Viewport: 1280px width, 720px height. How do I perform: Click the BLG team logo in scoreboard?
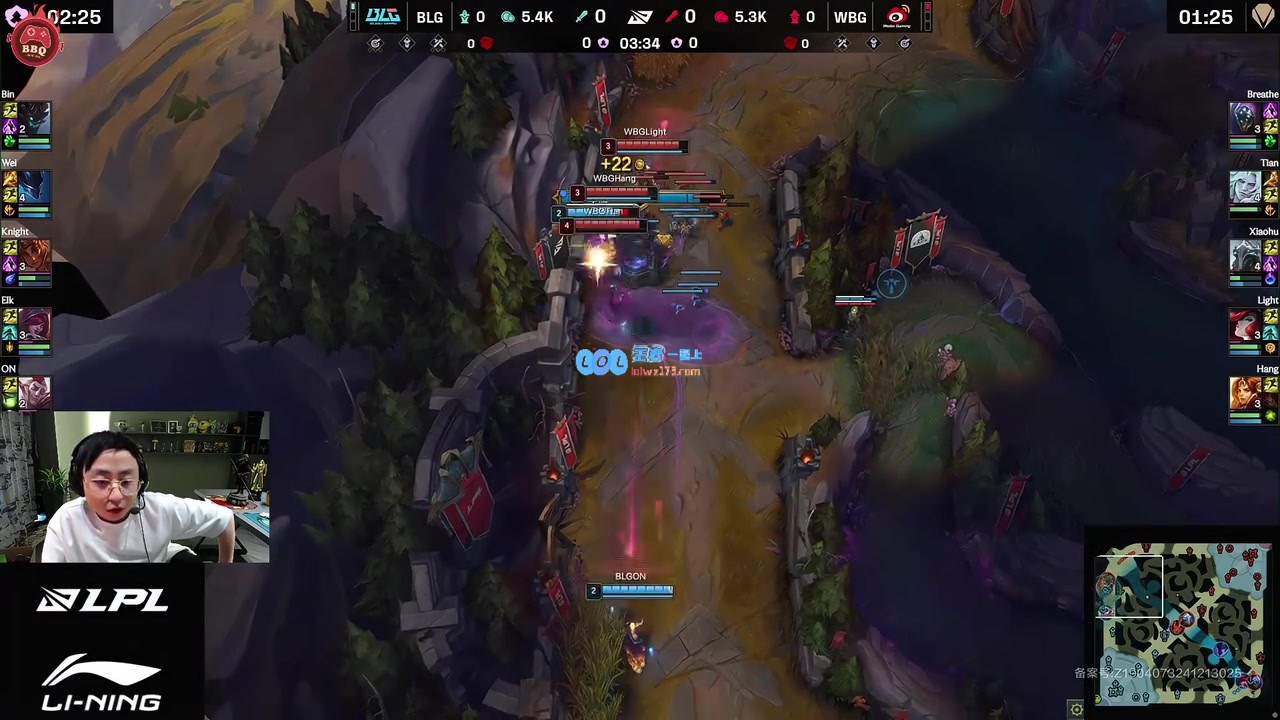click(383, 17)
